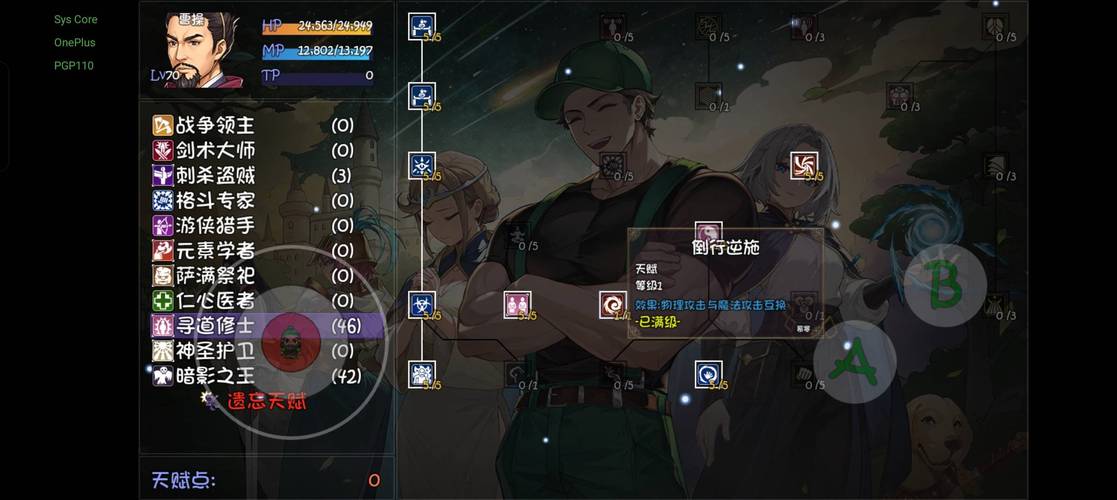Image resolution: width=1117 pixels, height=500 pixels.
Task: Choose the 剑术大师 talent class
Action: (215, 151)
